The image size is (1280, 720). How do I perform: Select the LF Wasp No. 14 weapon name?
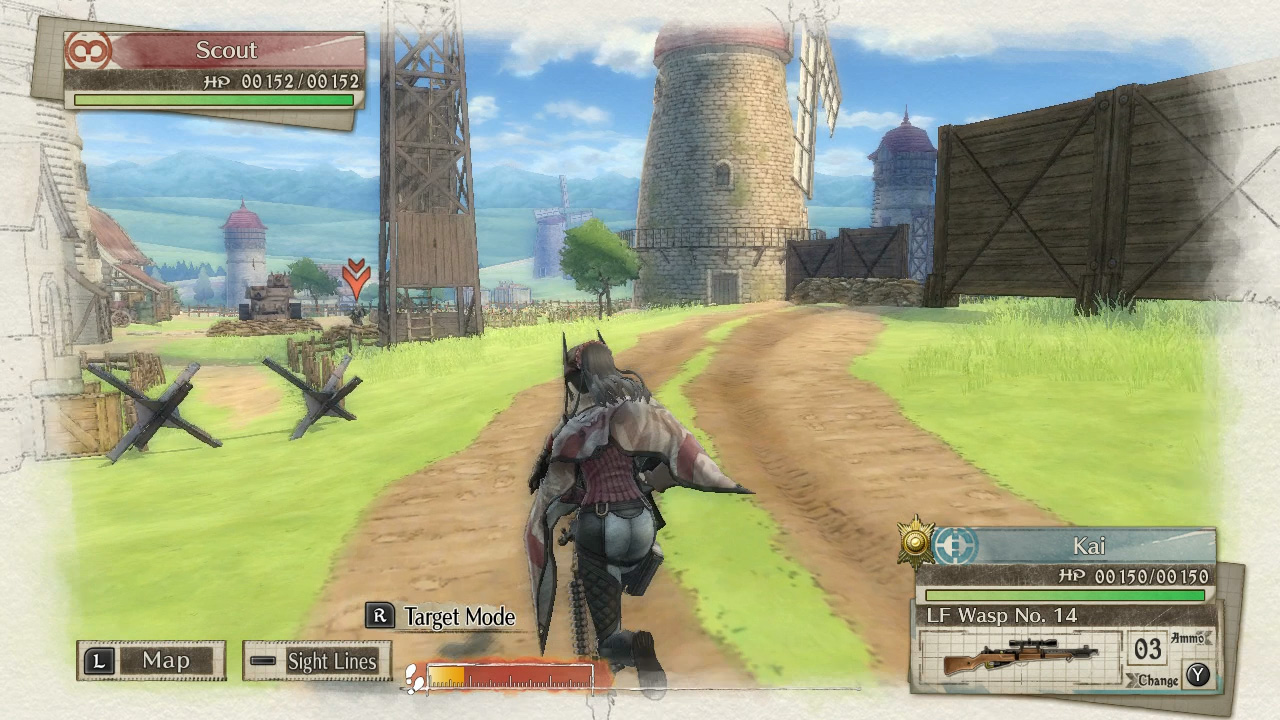click(1000, 614)
